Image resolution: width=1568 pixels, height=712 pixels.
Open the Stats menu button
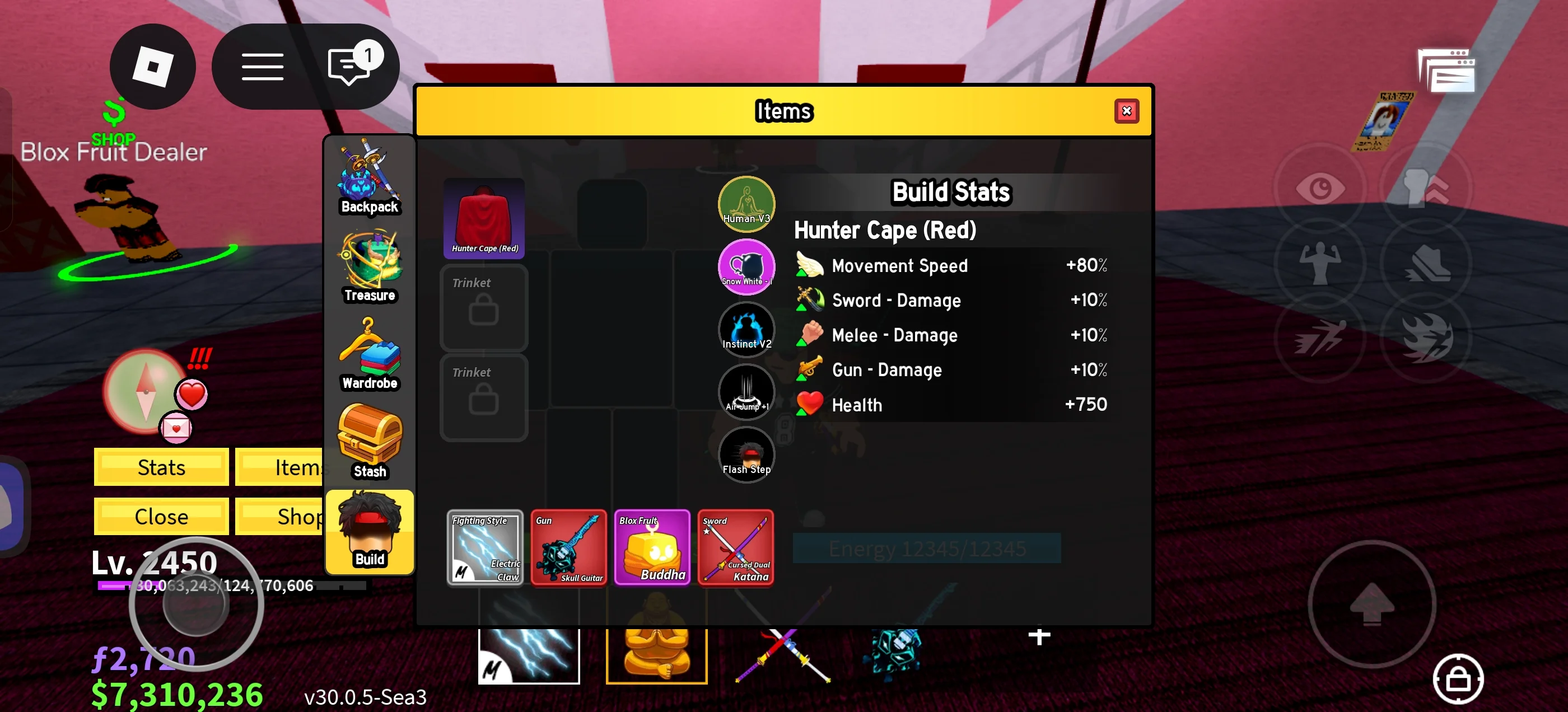(161, 467)
